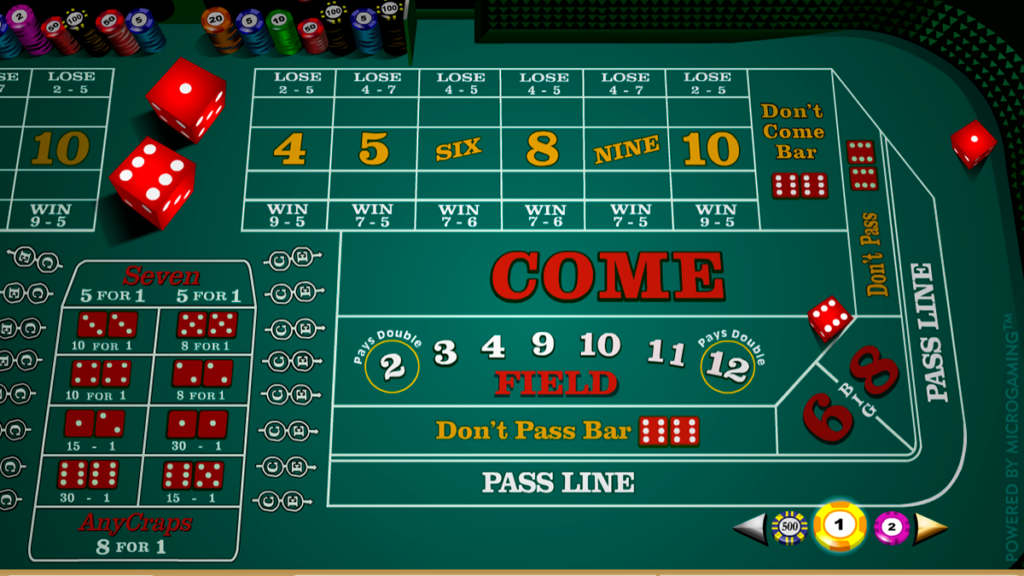Choose the magenta 2 value chip

click(x=890, y=527)
